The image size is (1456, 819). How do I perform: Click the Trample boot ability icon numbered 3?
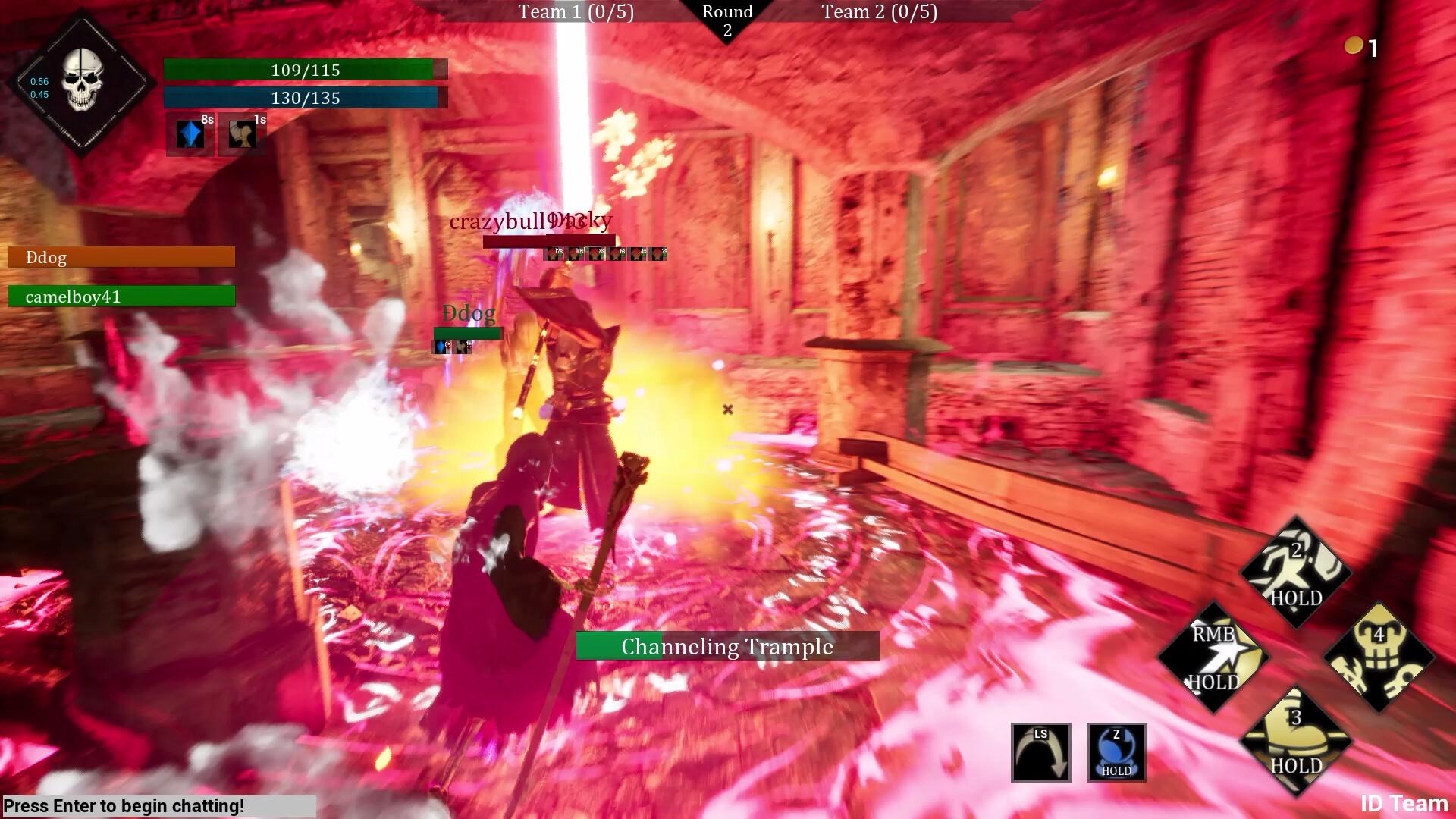click(1297, 739)
